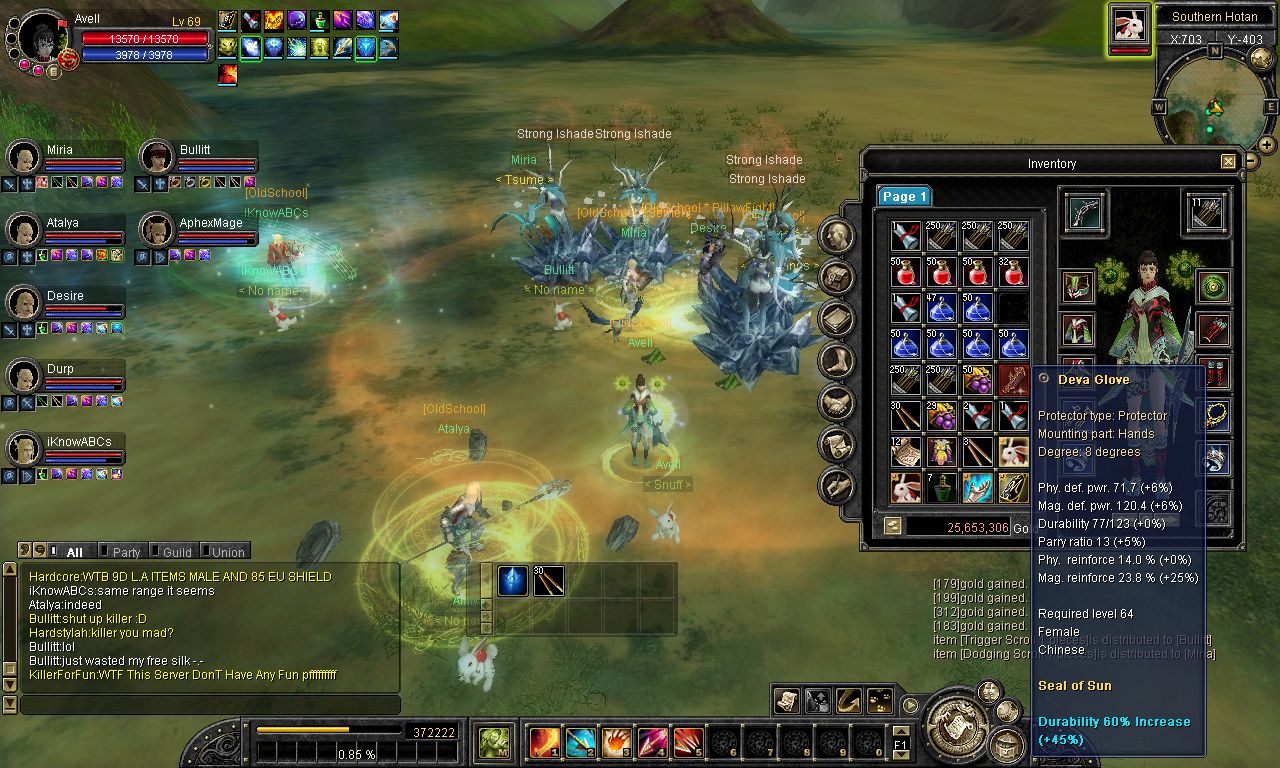Pick the equipped gold necklace slot
Image resolution: width=1280 pixels, height=768 pixels.
1217,414
